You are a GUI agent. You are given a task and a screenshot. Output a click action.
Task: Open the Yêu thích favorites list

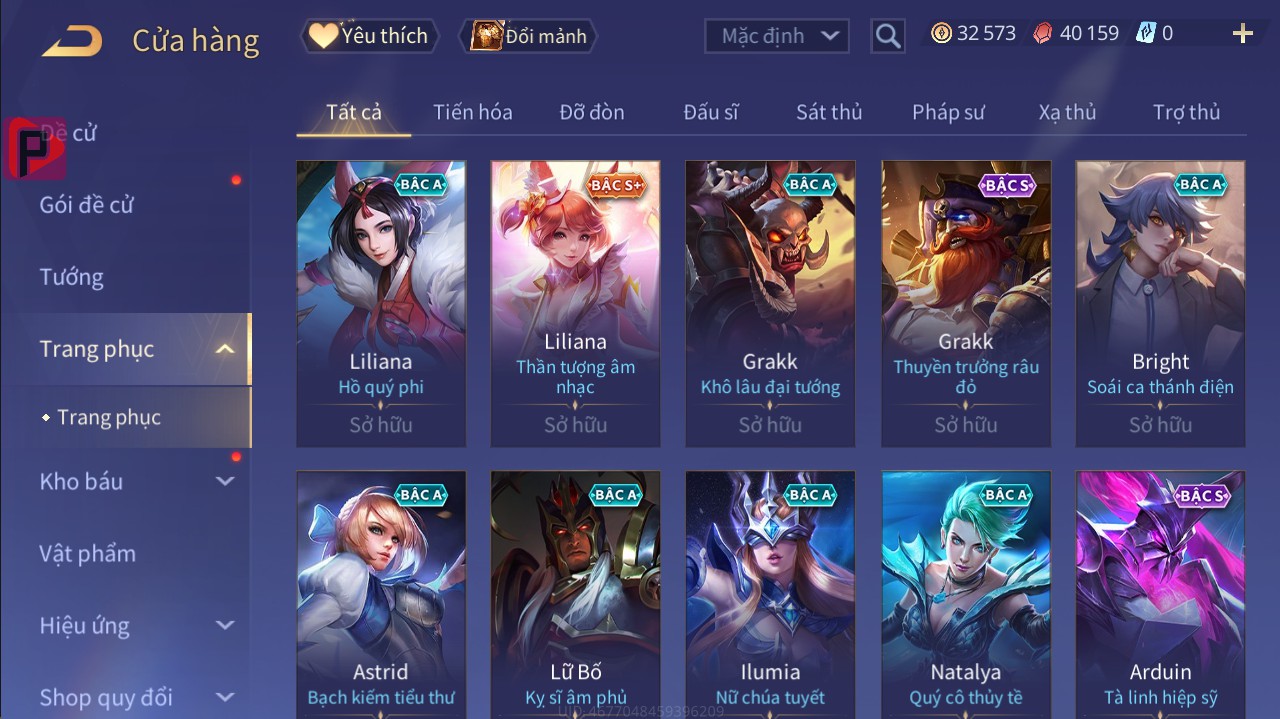(x=369, y=36)
